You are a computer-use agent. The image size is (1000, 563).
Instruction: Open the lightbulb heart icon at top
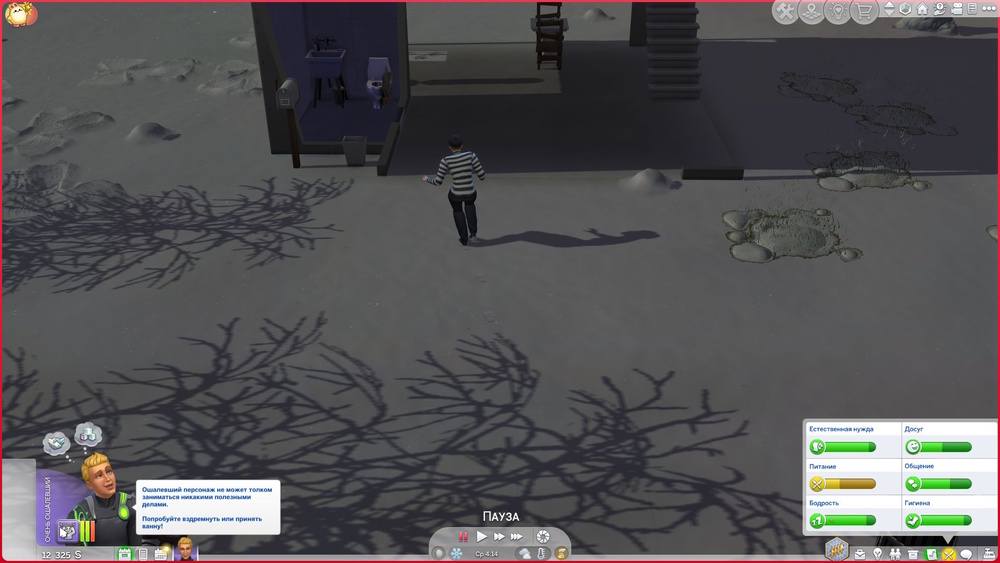[x=838, y=11]
